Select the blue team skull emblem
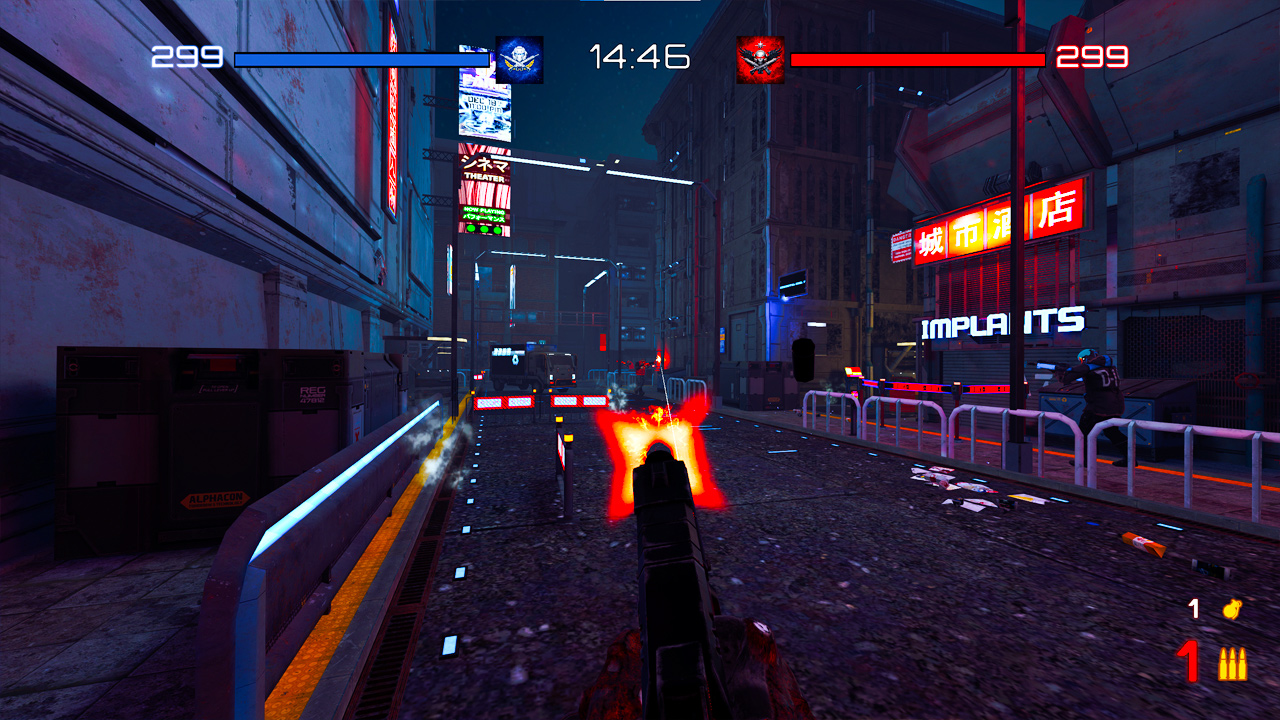Screen dimensions: 1280x720 [518, 60]
